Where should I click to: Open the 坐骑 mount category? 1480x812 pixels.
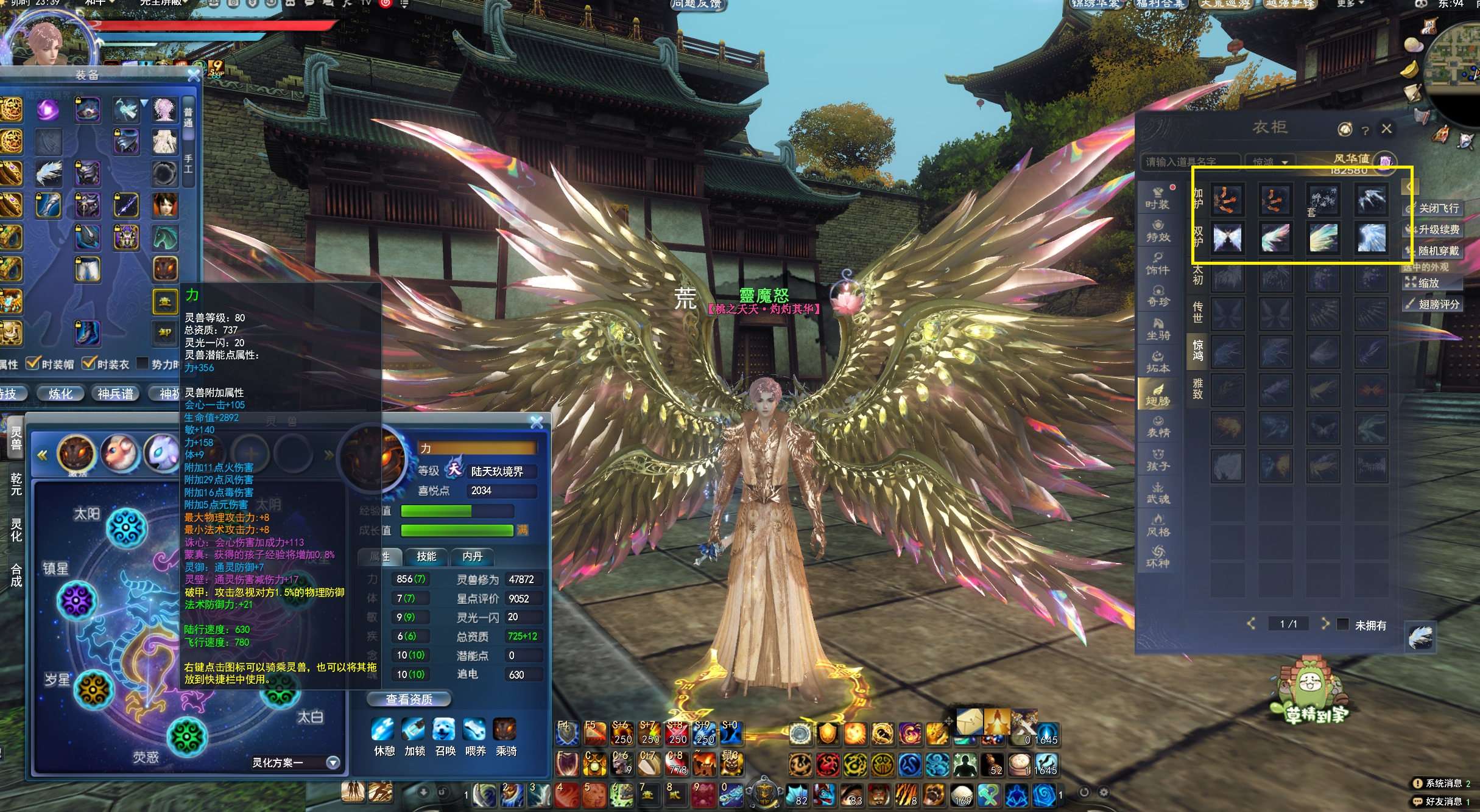pos(1158,328)
